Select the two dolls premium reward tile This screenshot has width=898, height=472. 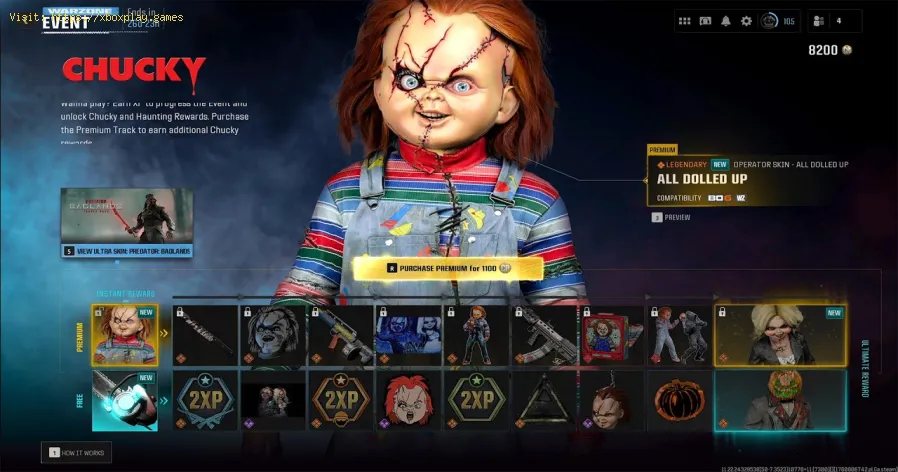click(680, 335)
